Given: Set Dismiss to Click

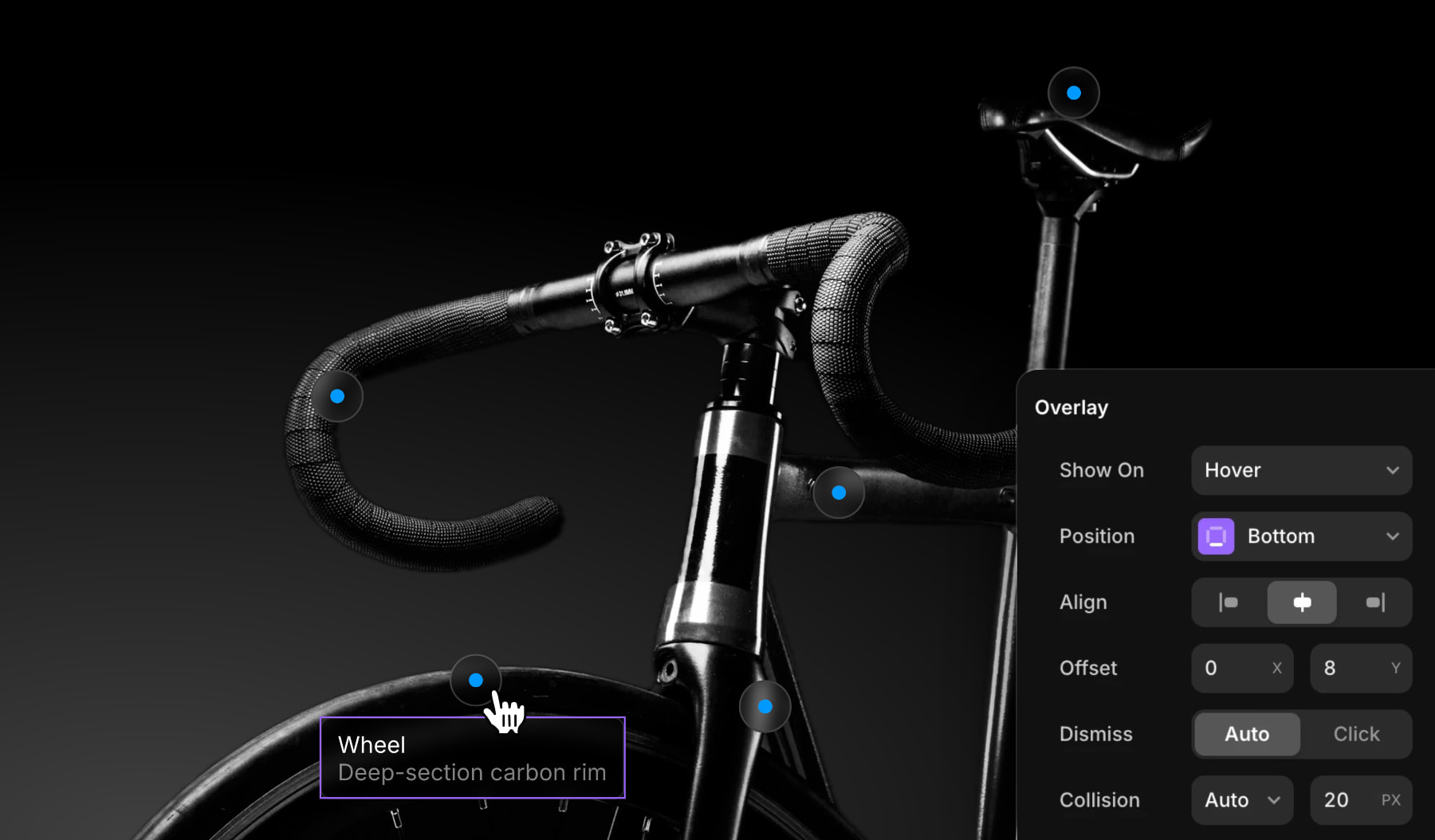Looking at the screenshot, I should click(1356, 734).
